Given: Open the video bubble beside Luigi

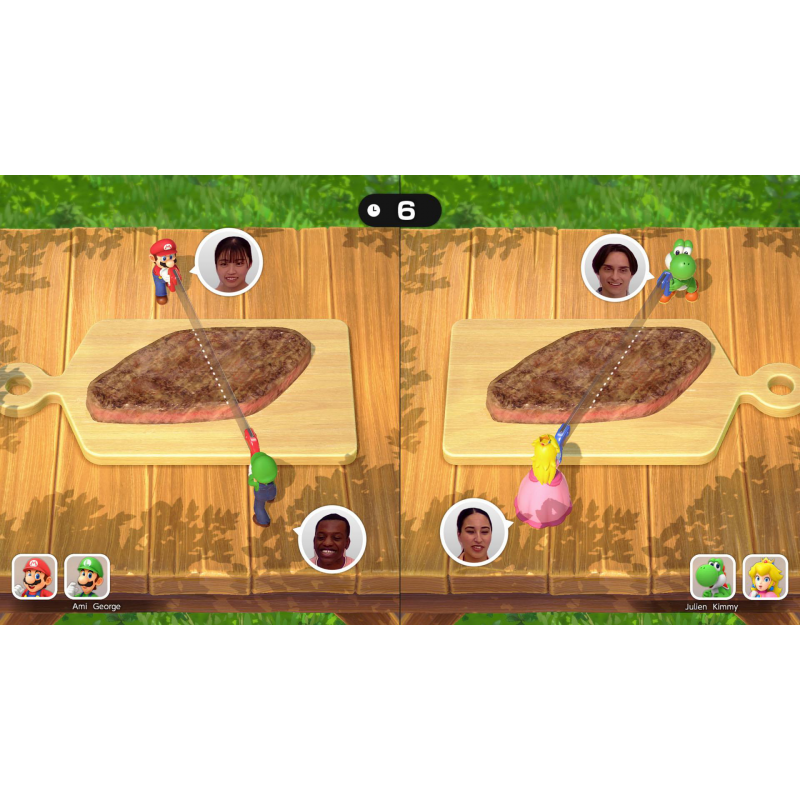Looking at the screenshot, I should [x=333, y=538].
